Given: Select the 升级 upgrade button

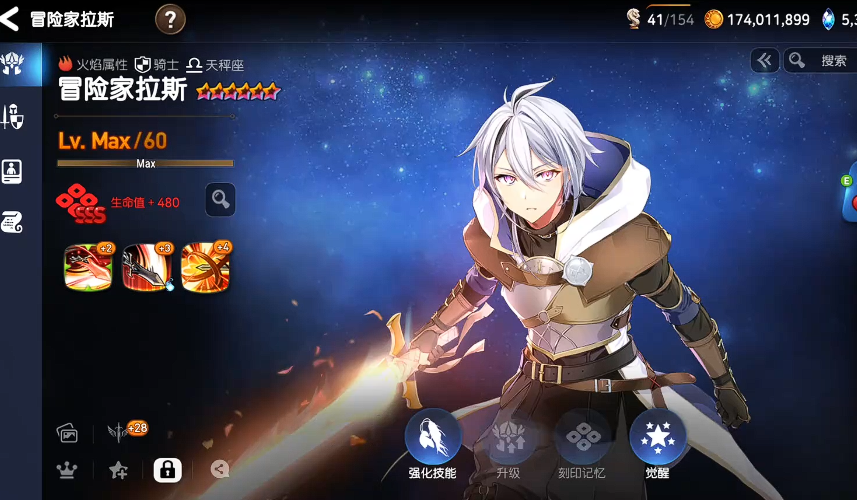Looking at the screenshot, I should (508, 440).
